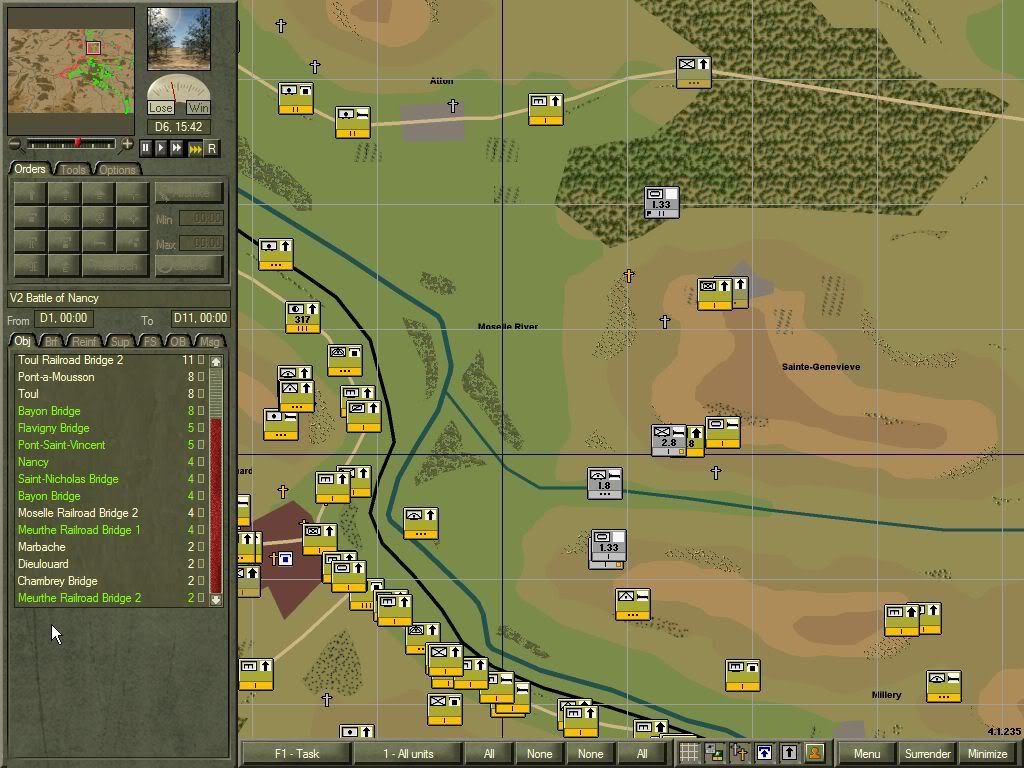Toggle the map grid overlay
The width and height of the screenshot is (1024, 768).
pyautogui.click(x=689, y=753)
